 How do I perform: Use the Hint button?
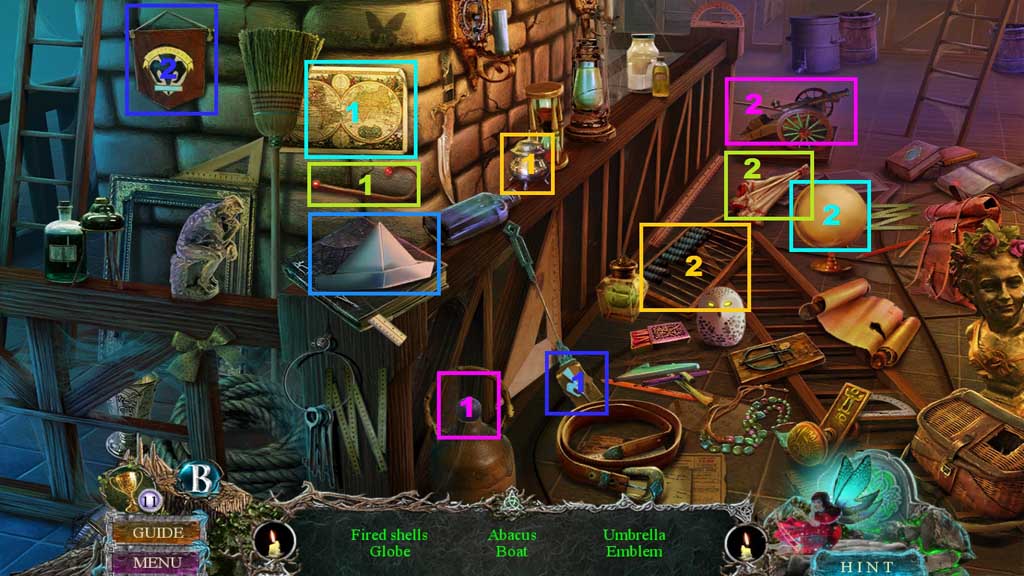click(x=867, y=564)
